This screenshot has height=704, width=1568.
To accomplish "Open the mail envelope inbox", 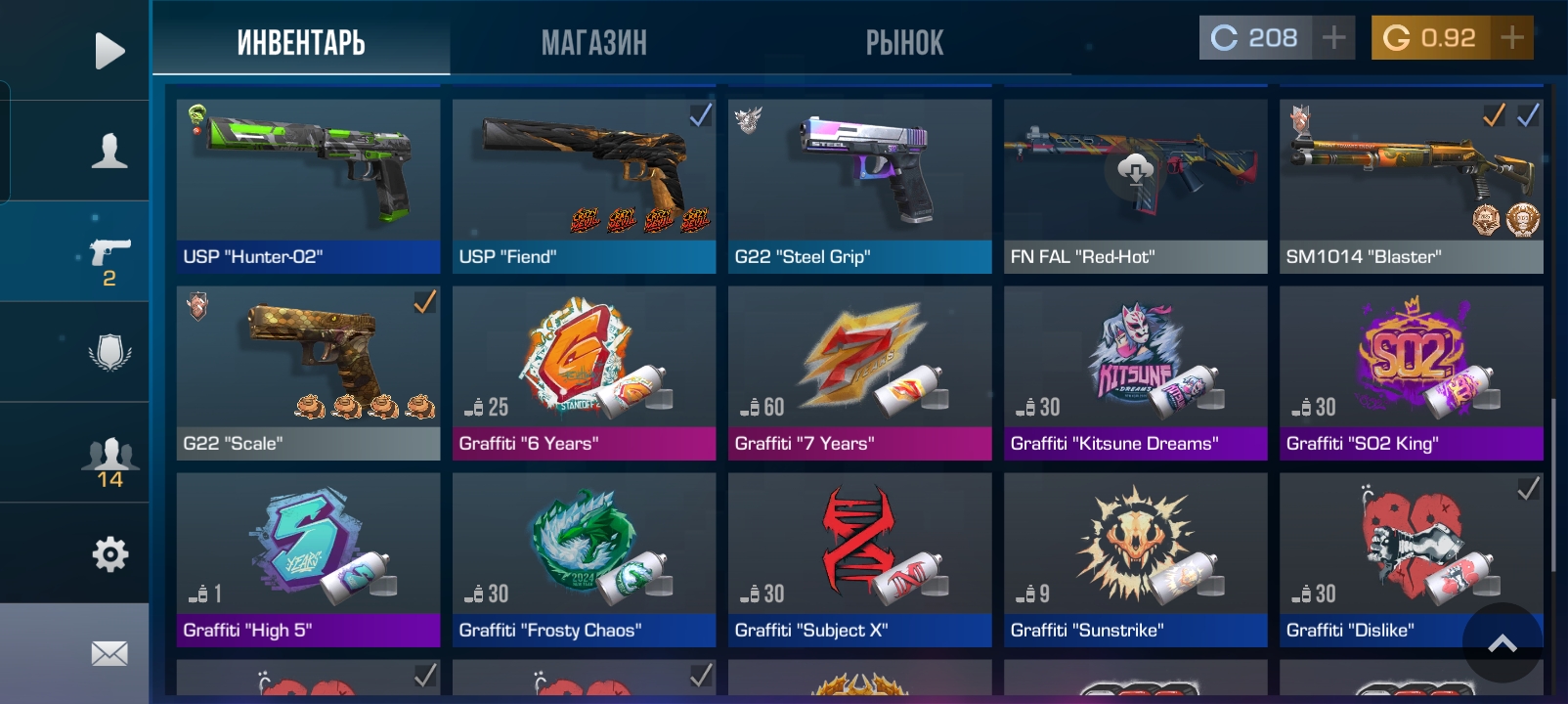I will 109,653.
